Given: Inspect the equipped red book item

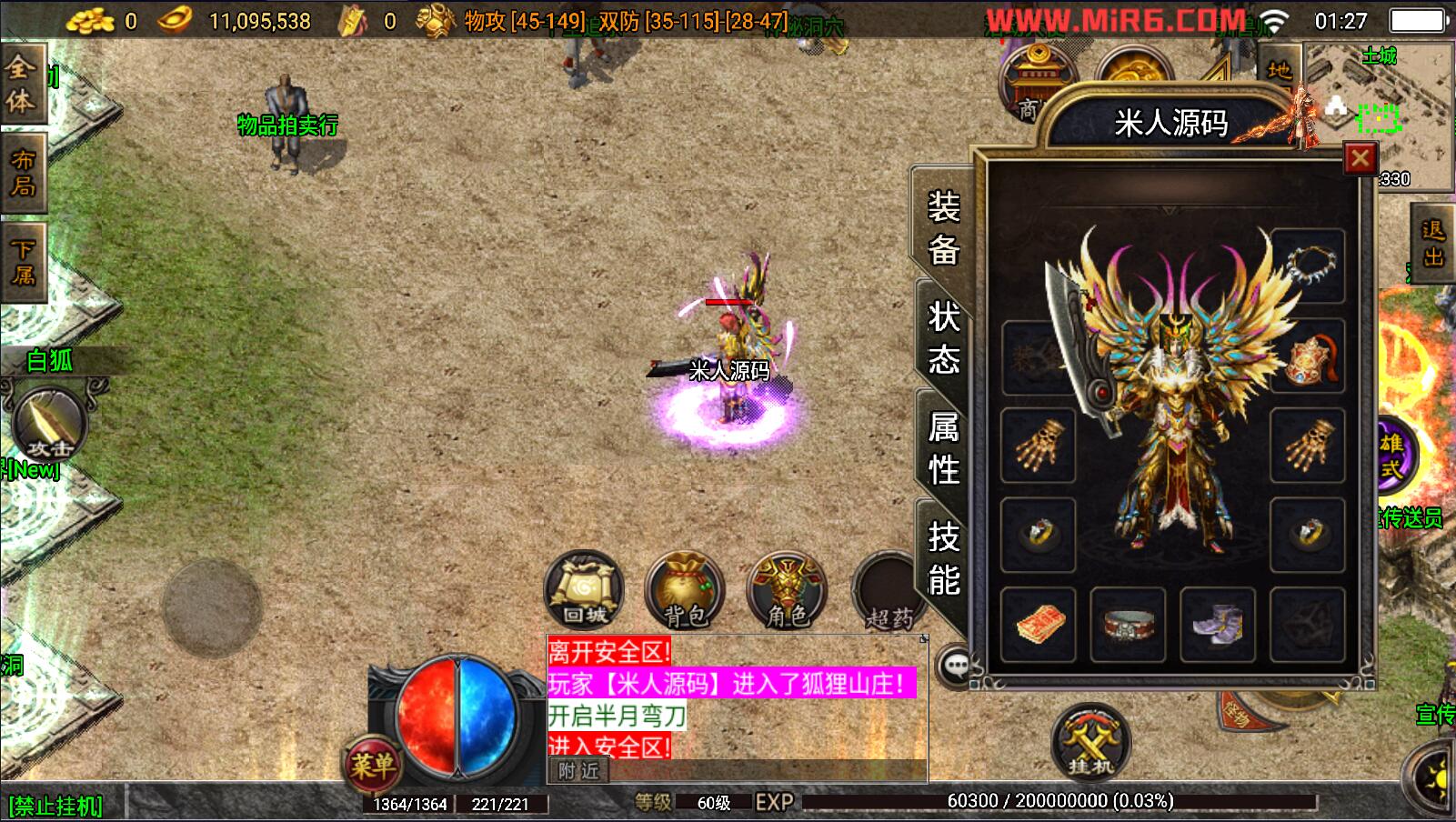Looking at the screenshot, I should tap(1039, 625).
